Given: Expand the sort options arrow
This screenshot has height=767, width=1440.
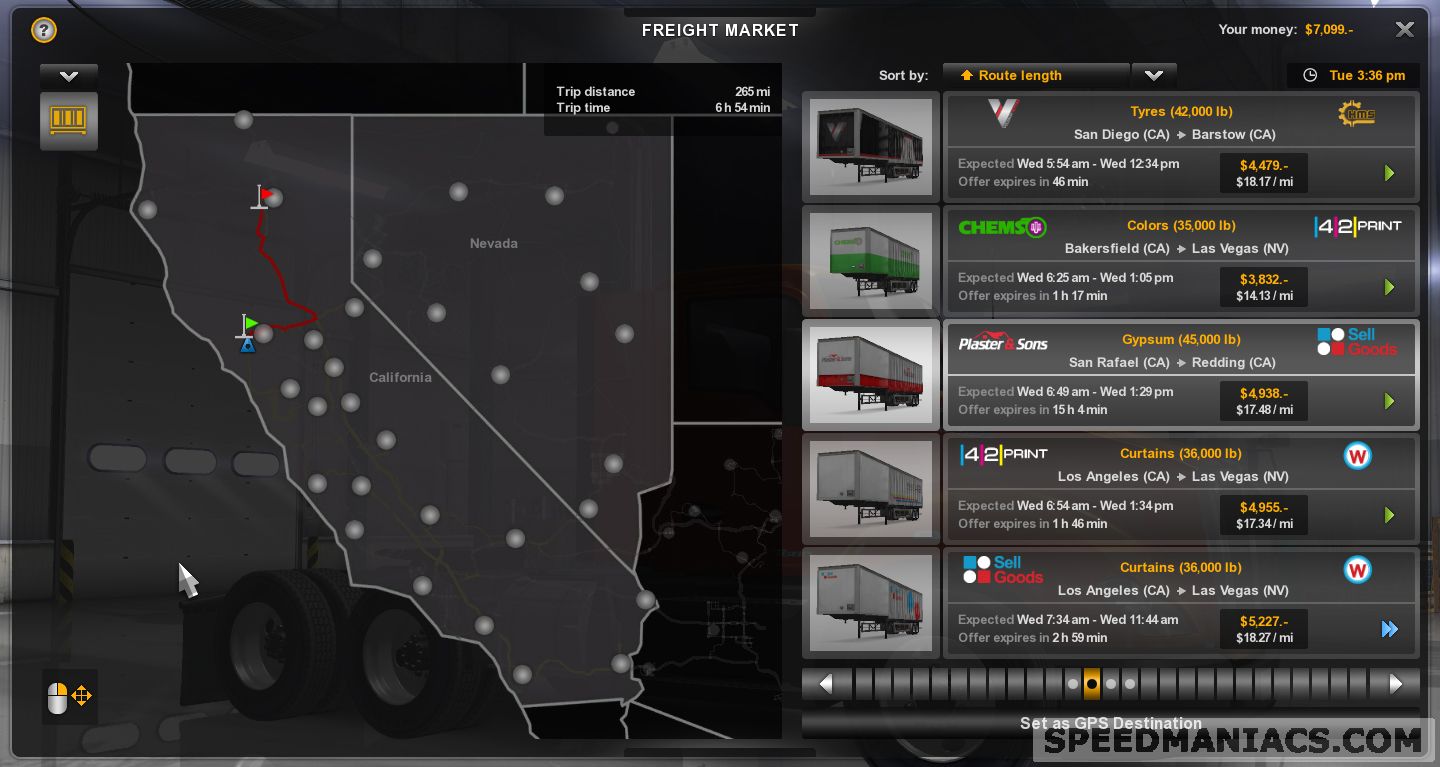Looking at the screenshot, I should pyautogui.click(x=1154, y=76).
